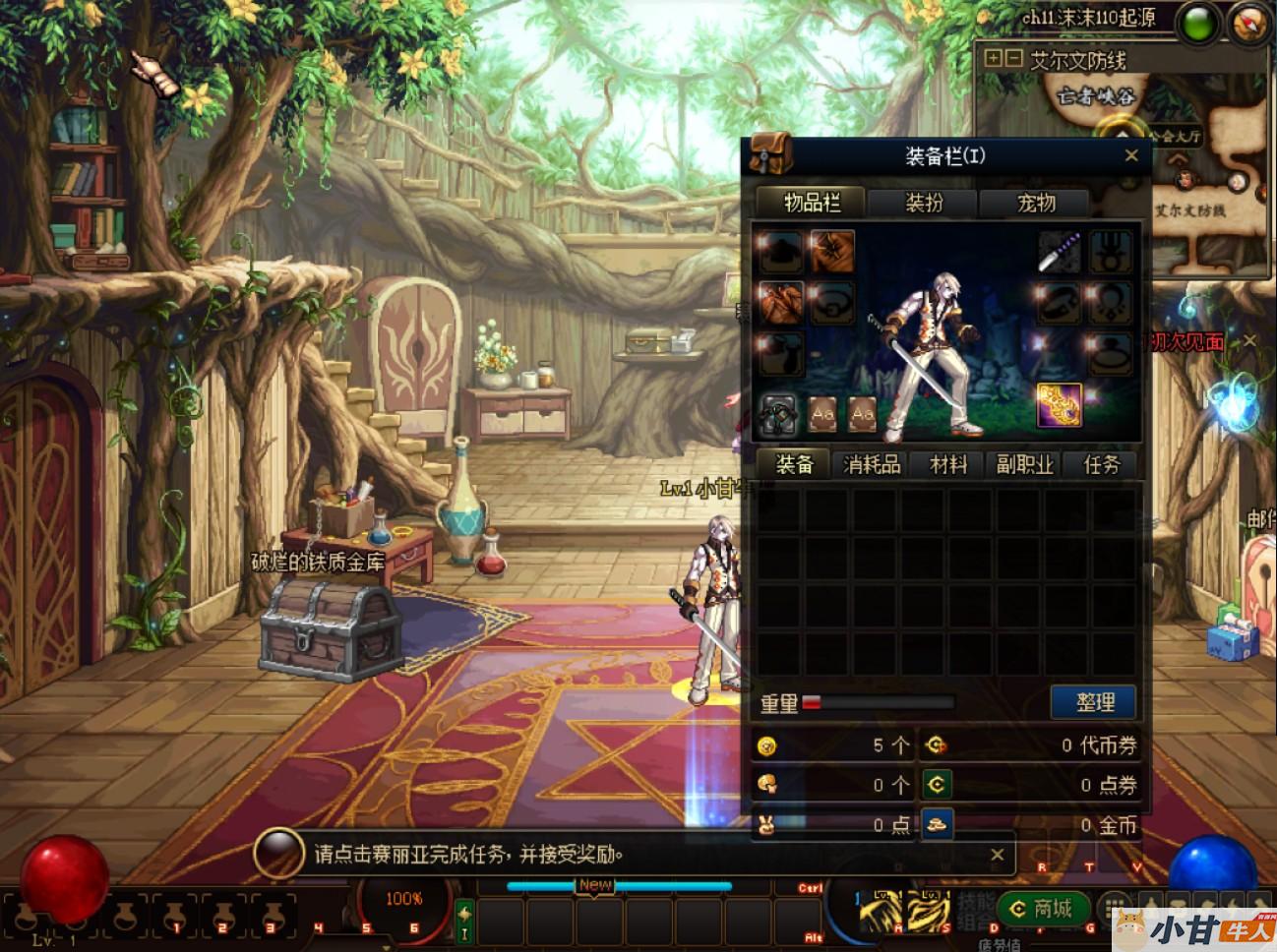Viewport: 1277px width, 952px height.
Task: Close the 装备栏 equipment window
Action: tap(1131, 155)
